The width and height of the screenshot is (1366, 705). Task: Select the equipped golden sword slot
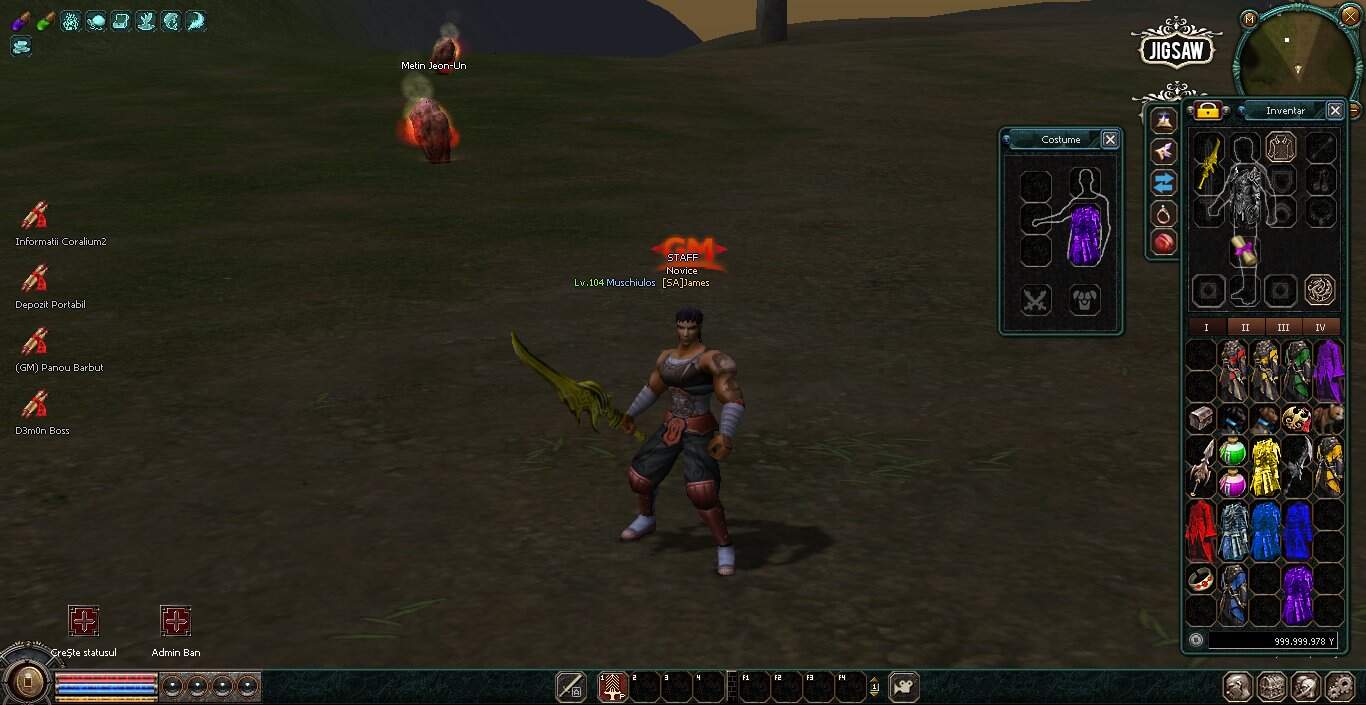coord(1209,162)
